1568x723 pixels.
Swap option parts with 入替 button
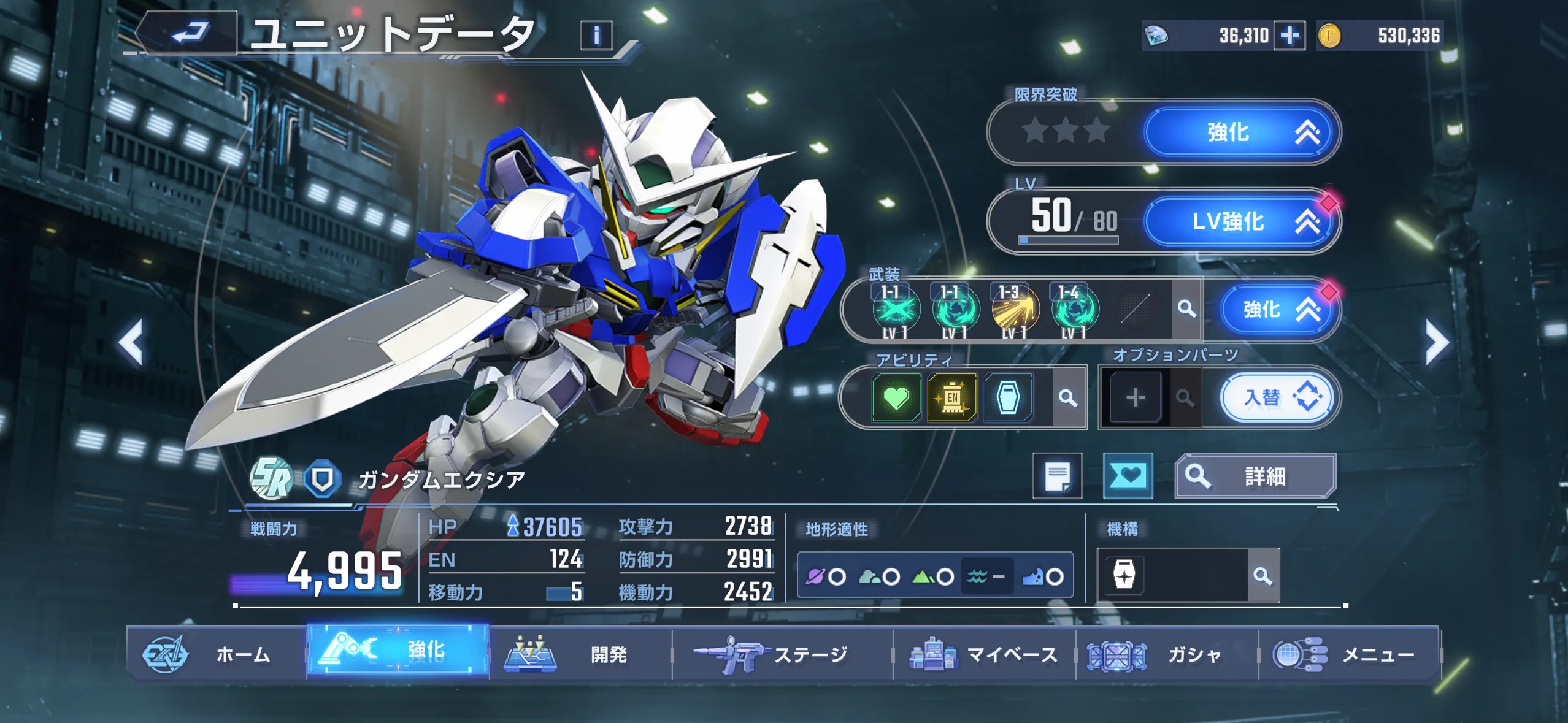1276,398
